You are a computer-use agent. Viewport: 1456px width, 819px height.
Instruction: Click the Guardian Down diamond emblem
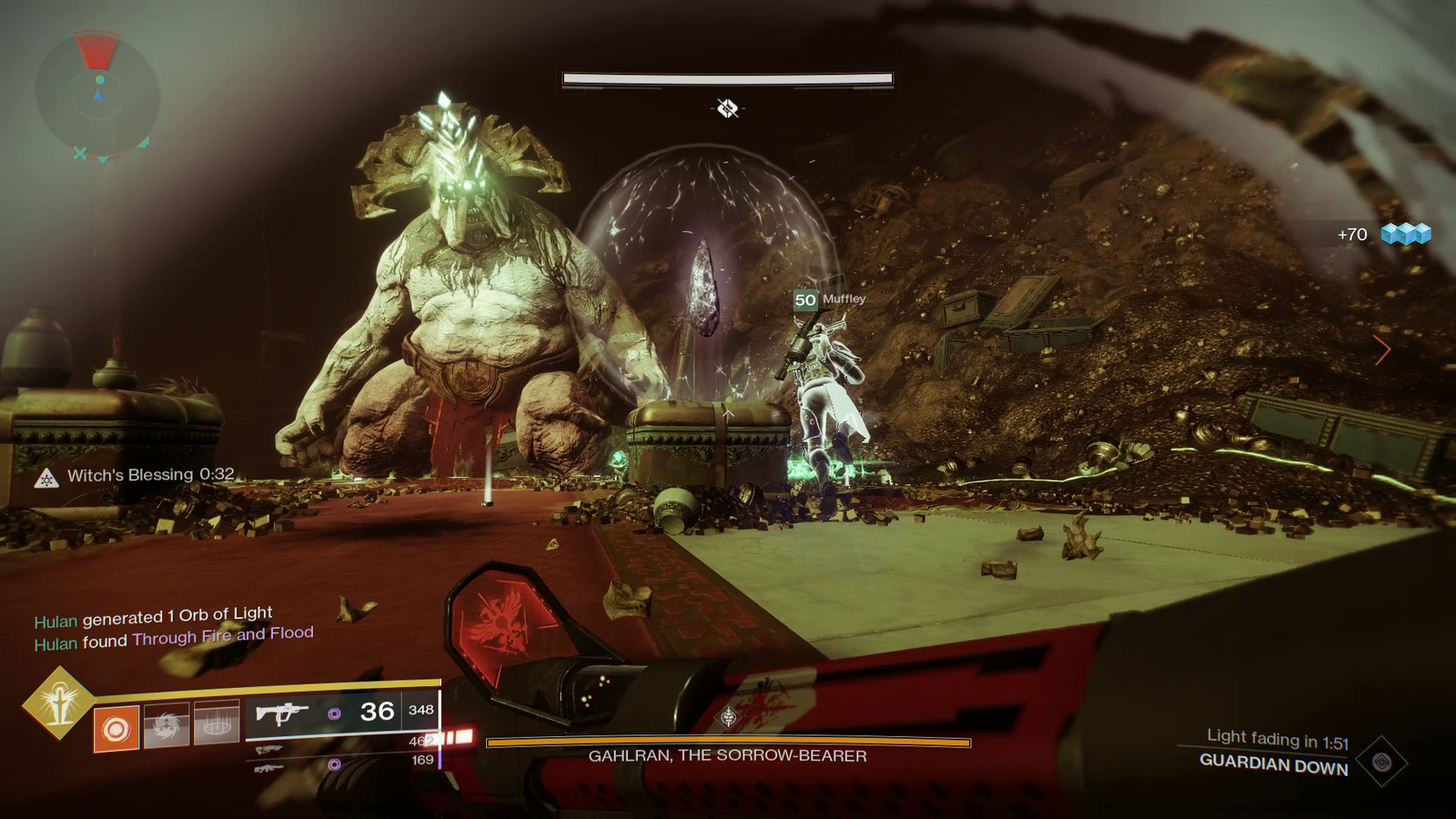pos(1381,762)
